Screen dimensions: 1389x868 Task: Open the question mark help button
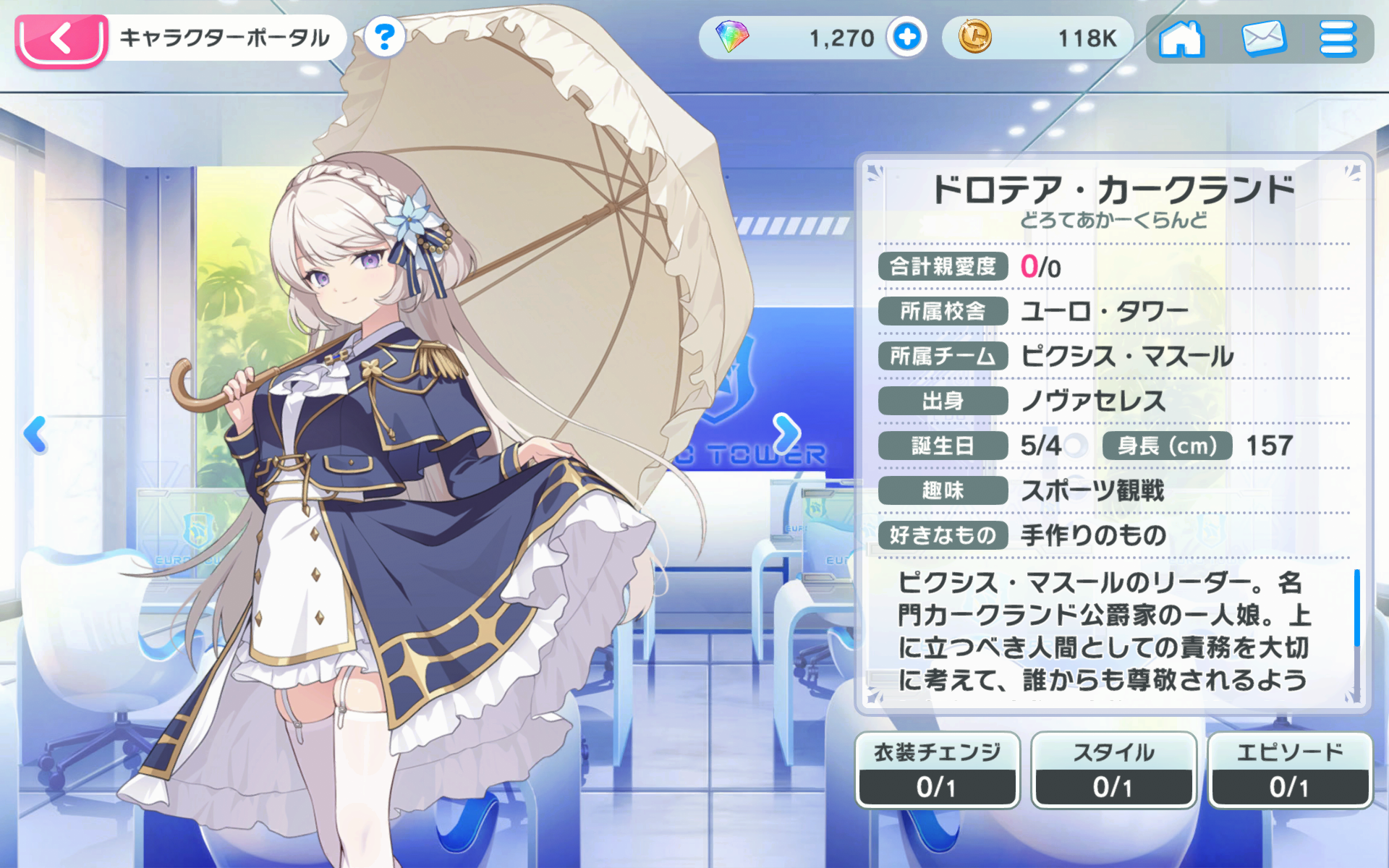(384, 37)
